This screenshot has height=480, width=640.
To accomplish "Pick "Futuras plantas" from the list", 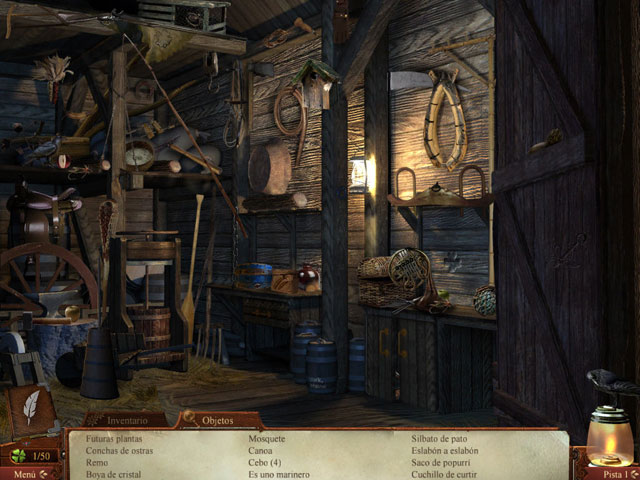I will click(114, 439).
